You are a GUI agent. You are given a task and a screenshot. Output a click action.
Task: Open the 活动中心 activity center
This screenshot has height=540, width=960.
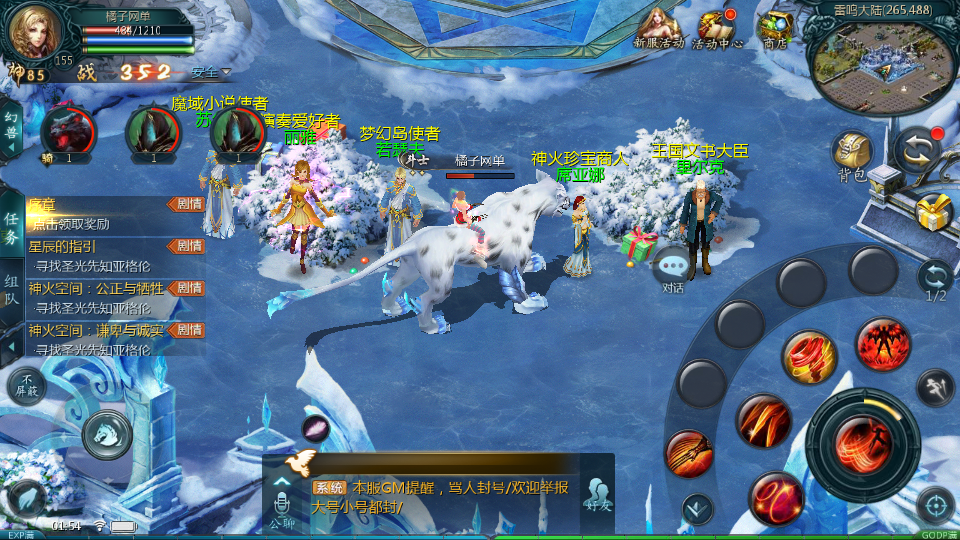coord(717,25)
